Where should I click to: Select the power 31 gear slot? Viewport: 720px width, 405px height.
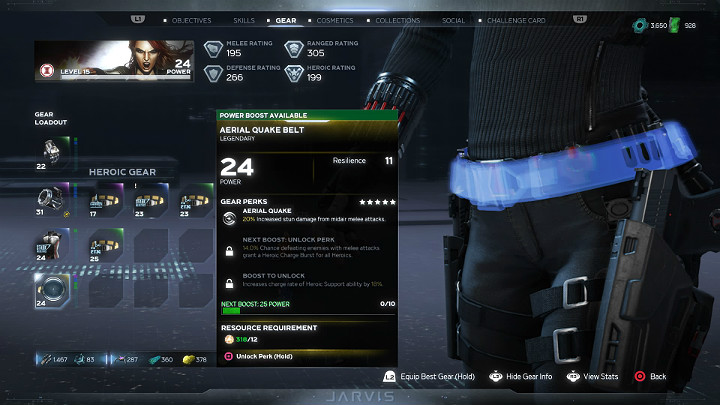click(53, 198)
